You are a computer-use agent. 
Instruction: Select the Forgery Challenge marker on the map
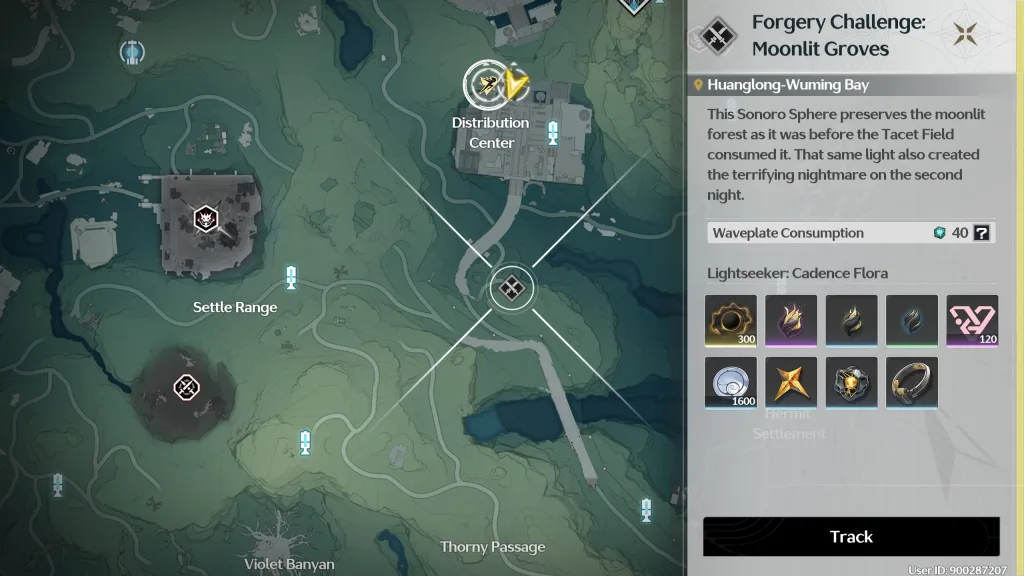click(x=511, y=290)
